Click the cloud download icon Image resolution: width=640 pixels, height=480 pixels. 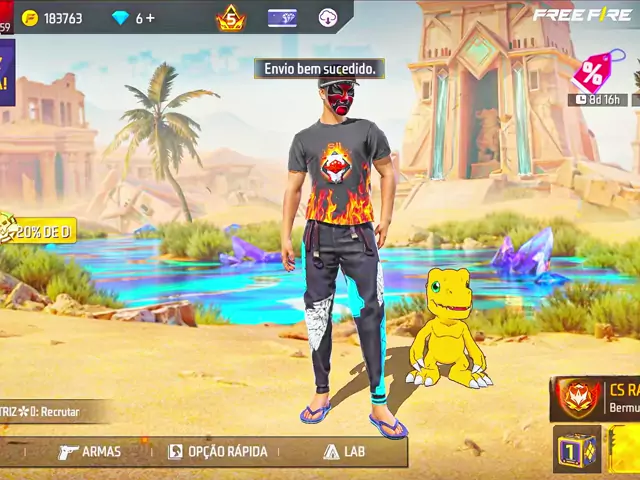pos(328,18)
